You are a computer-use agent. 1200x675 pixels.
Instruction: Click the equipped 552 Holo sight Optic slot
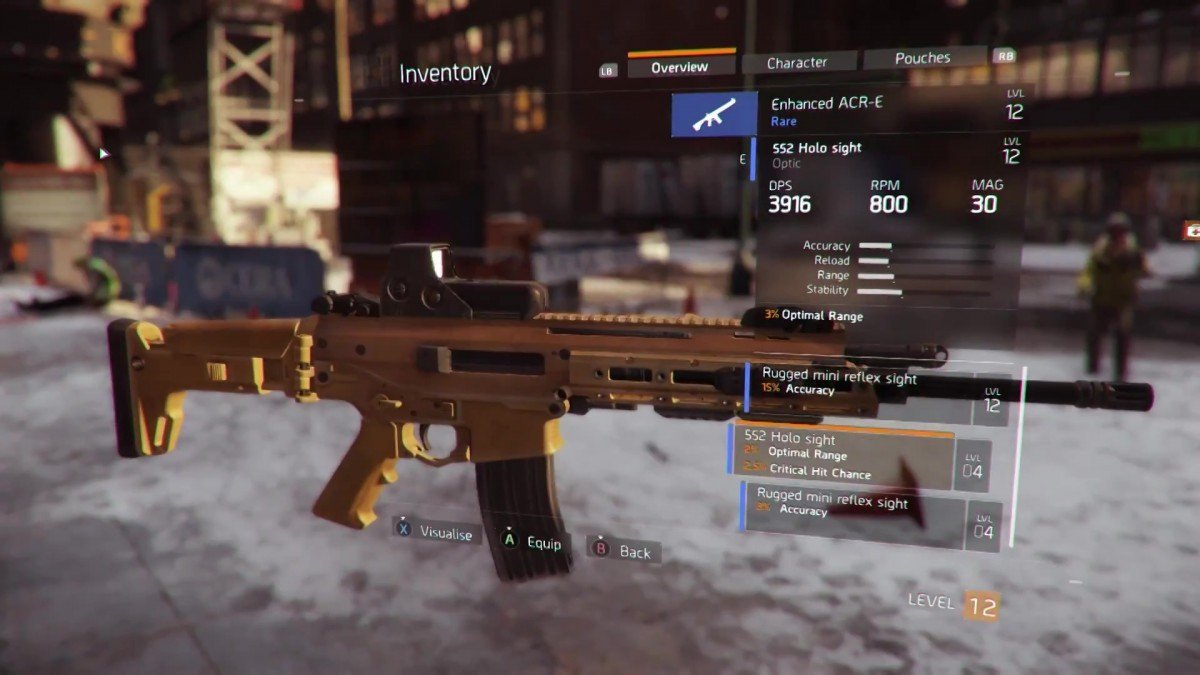(885, 157)
